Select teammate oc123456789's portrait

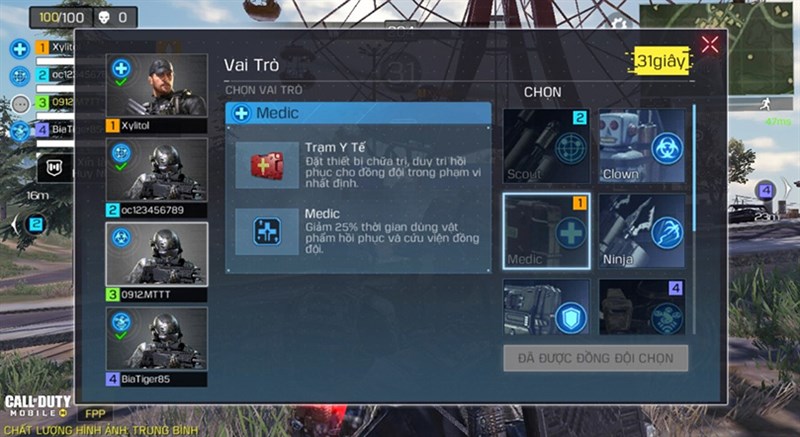click(157, 172)
